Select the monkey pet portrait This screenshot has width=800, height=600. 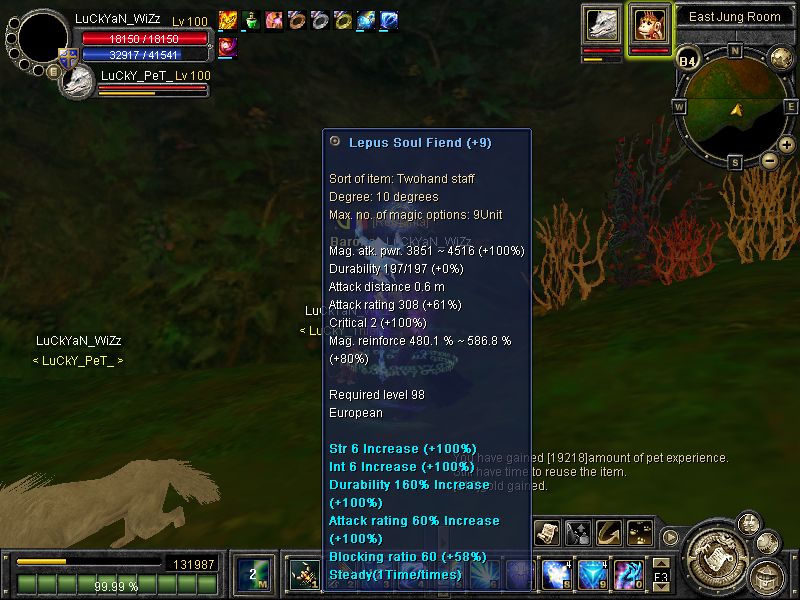(649, 24)
